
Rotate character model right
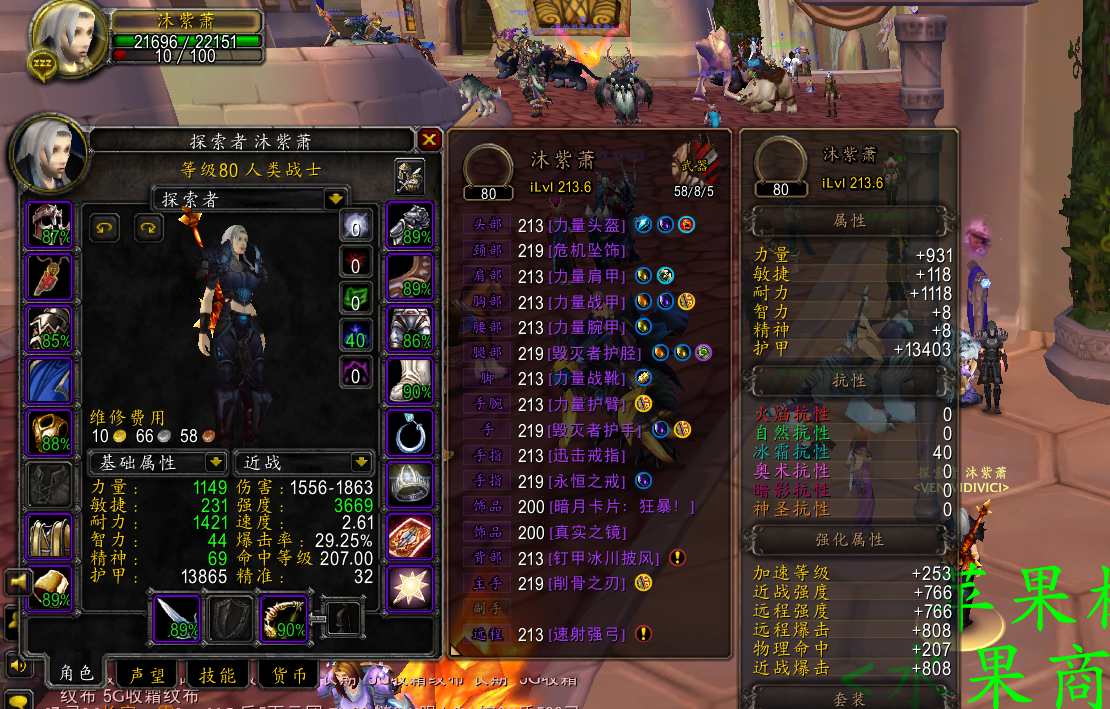click(x=148, y=228)
